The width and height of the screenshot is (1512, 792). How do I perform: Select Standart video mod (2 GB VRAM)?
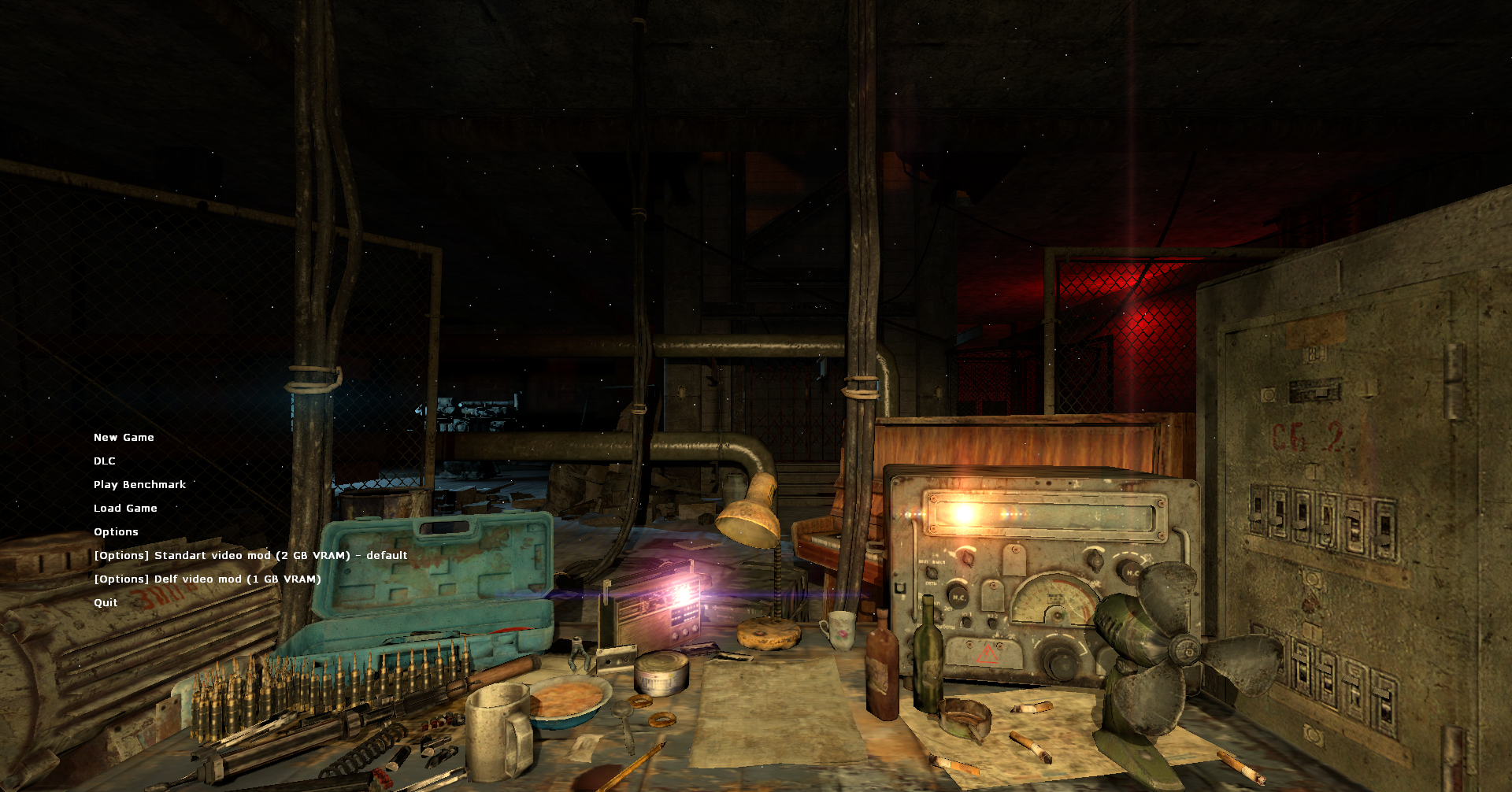click(x=250, y=555)
